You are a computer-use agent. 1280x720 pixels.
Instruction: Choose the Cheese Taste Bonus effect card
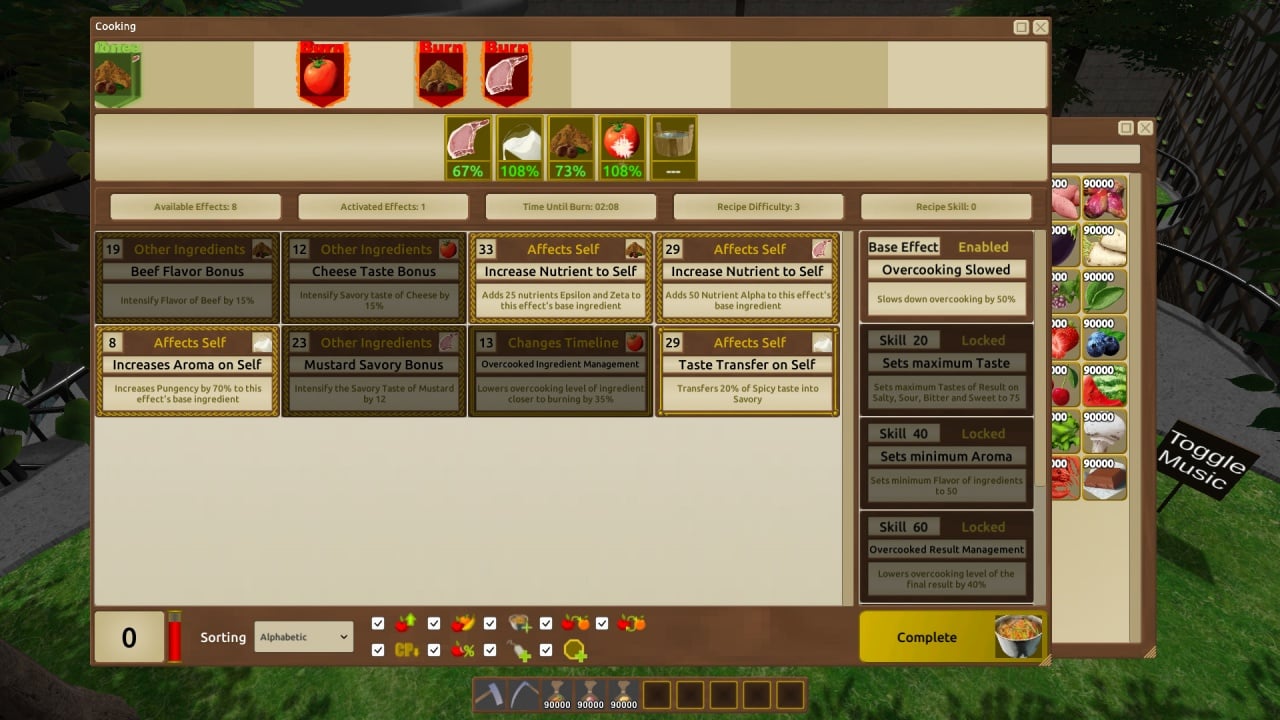(374, 278)
